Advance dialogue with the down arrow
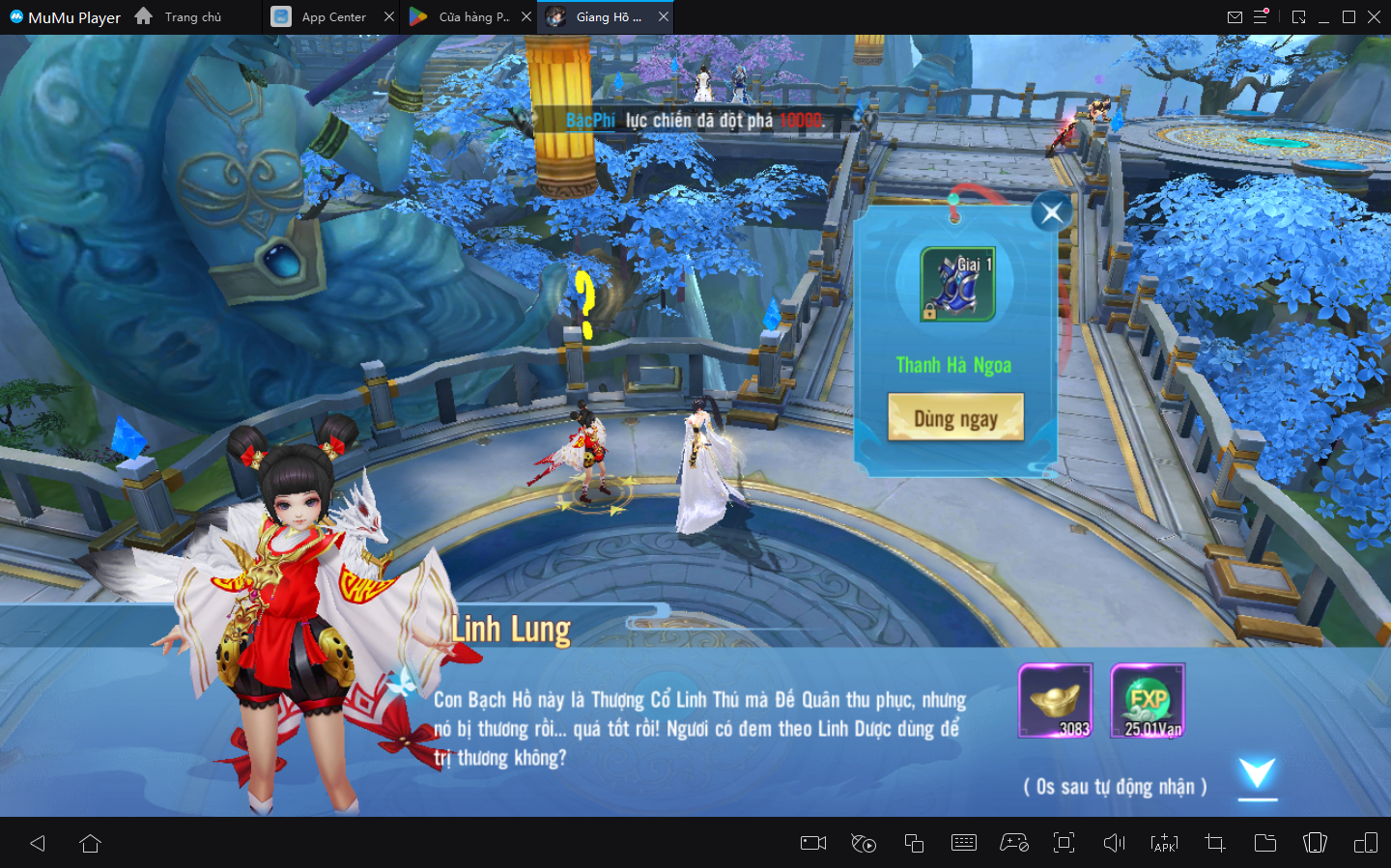Image resolution: width=1391 pixels, height=868 pixels. pos(1257,774)
